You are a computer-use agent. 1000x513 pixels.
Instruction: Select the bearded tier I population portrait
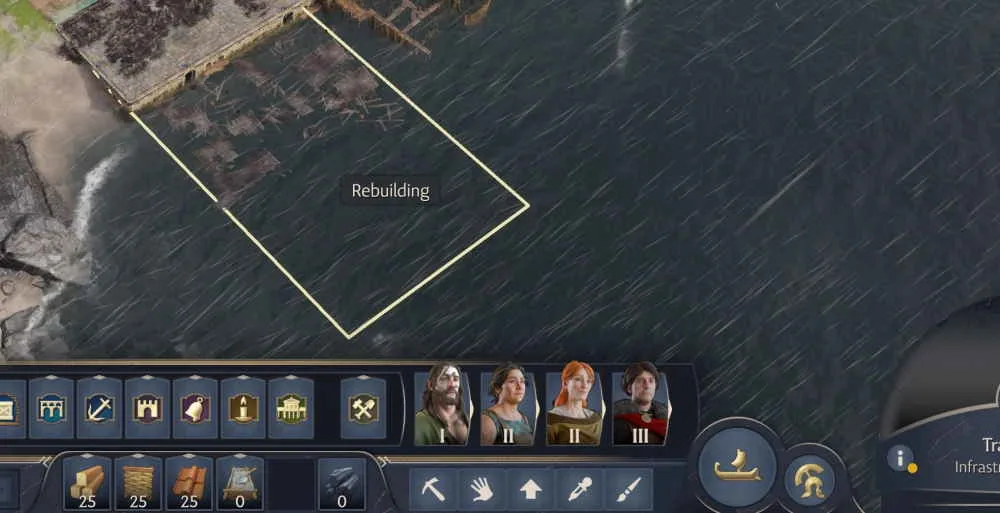coord(441,404)
